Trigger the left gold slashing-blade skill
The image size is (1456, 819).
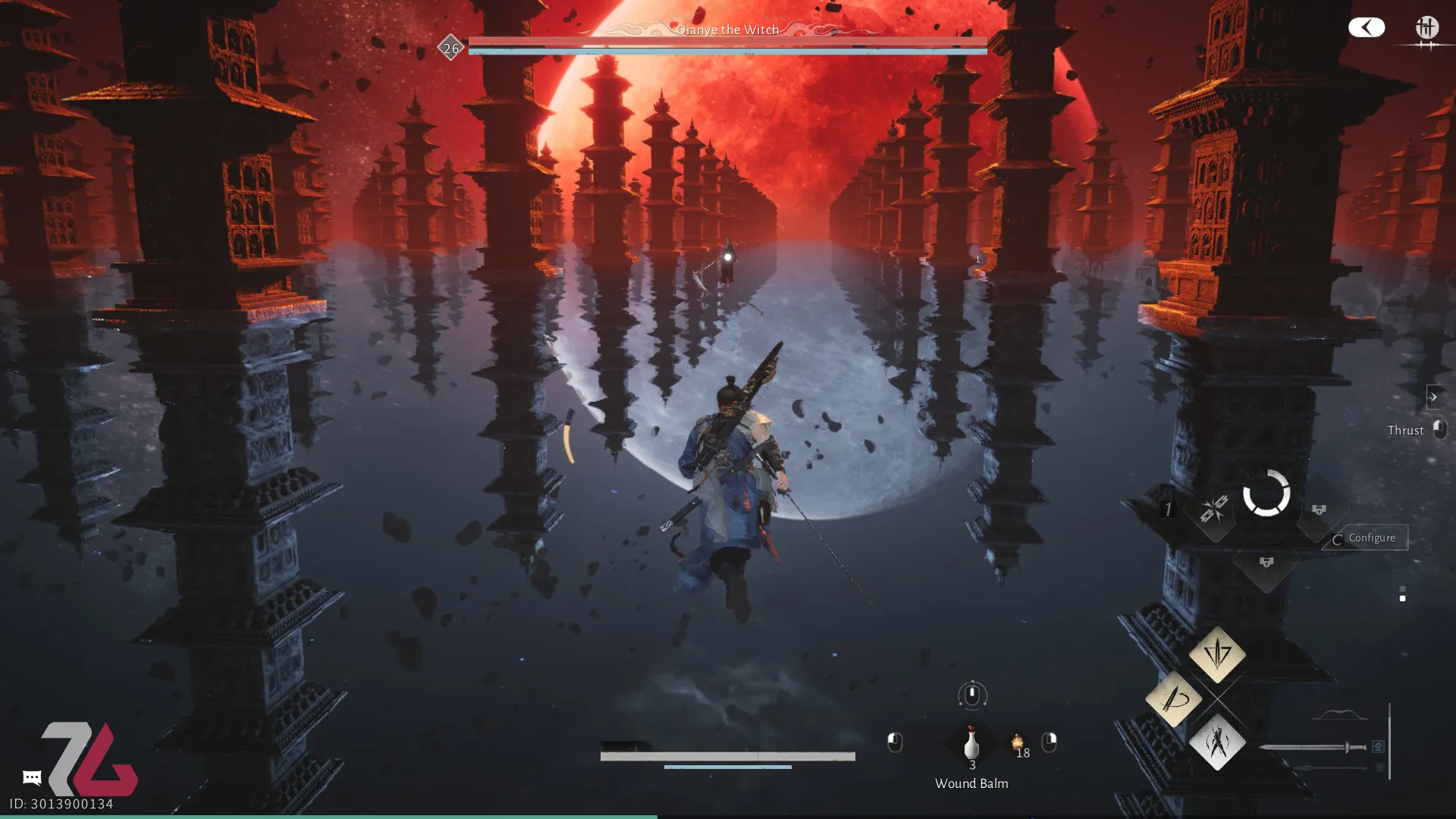pos(1173,698)
